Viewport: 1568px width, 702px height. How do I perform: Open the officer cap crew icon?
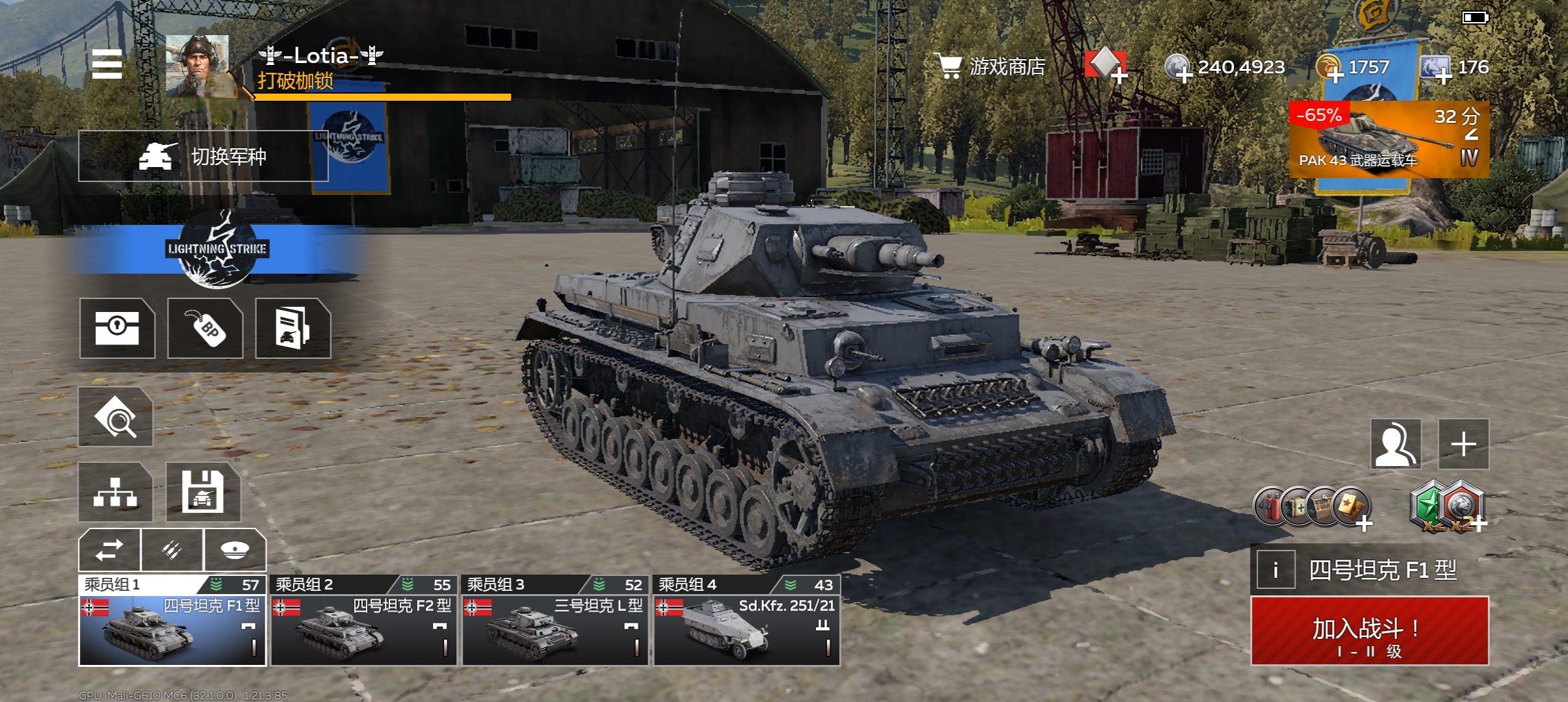pyautogui.click(x=235, y=550)
